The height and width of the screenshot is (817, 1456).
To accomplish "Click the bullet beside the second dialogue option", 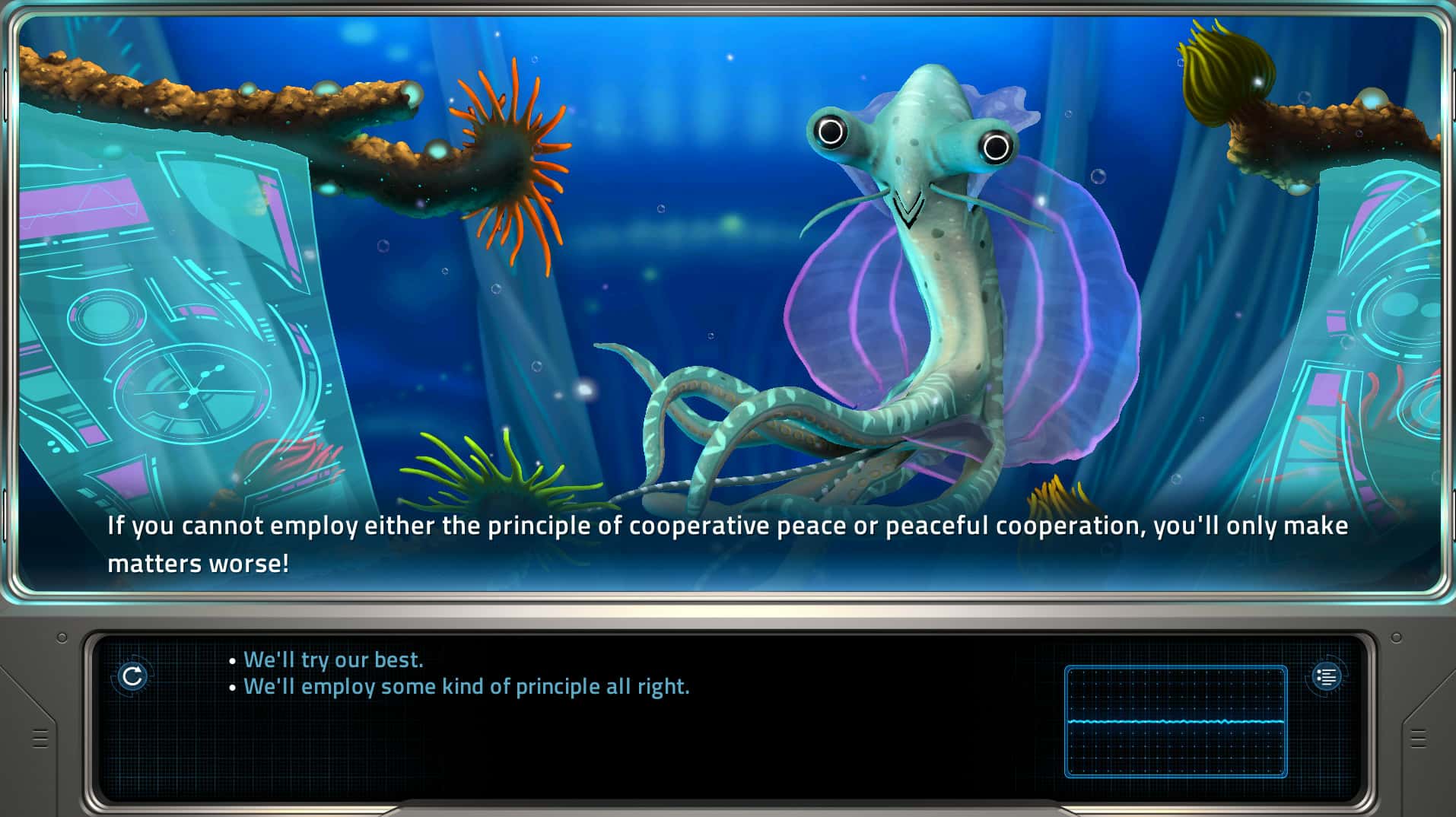I will pos(232,686).
